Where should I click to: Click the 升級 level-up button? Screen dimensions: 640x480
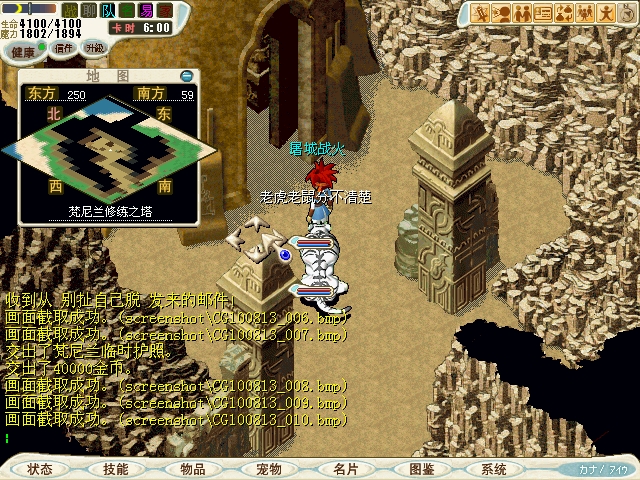click(95, 47)
